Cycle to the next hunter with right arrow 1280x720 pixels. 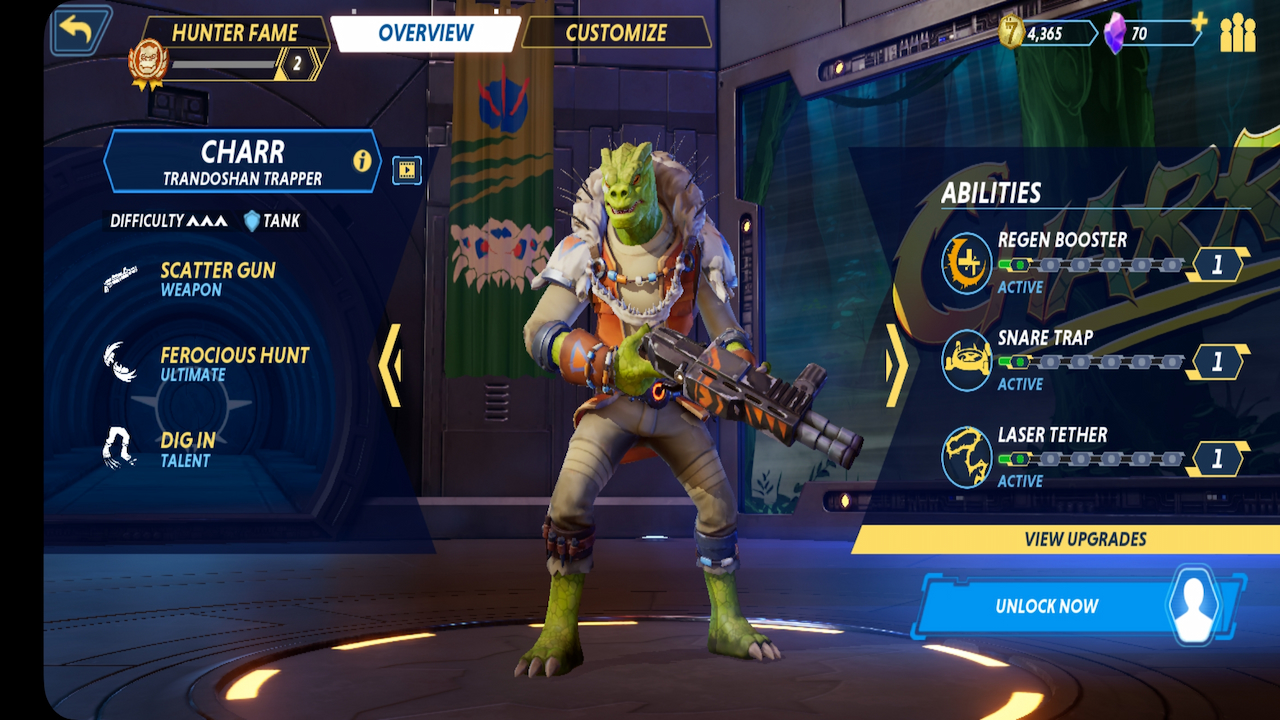pyautogui.click(x=896, y=365)
